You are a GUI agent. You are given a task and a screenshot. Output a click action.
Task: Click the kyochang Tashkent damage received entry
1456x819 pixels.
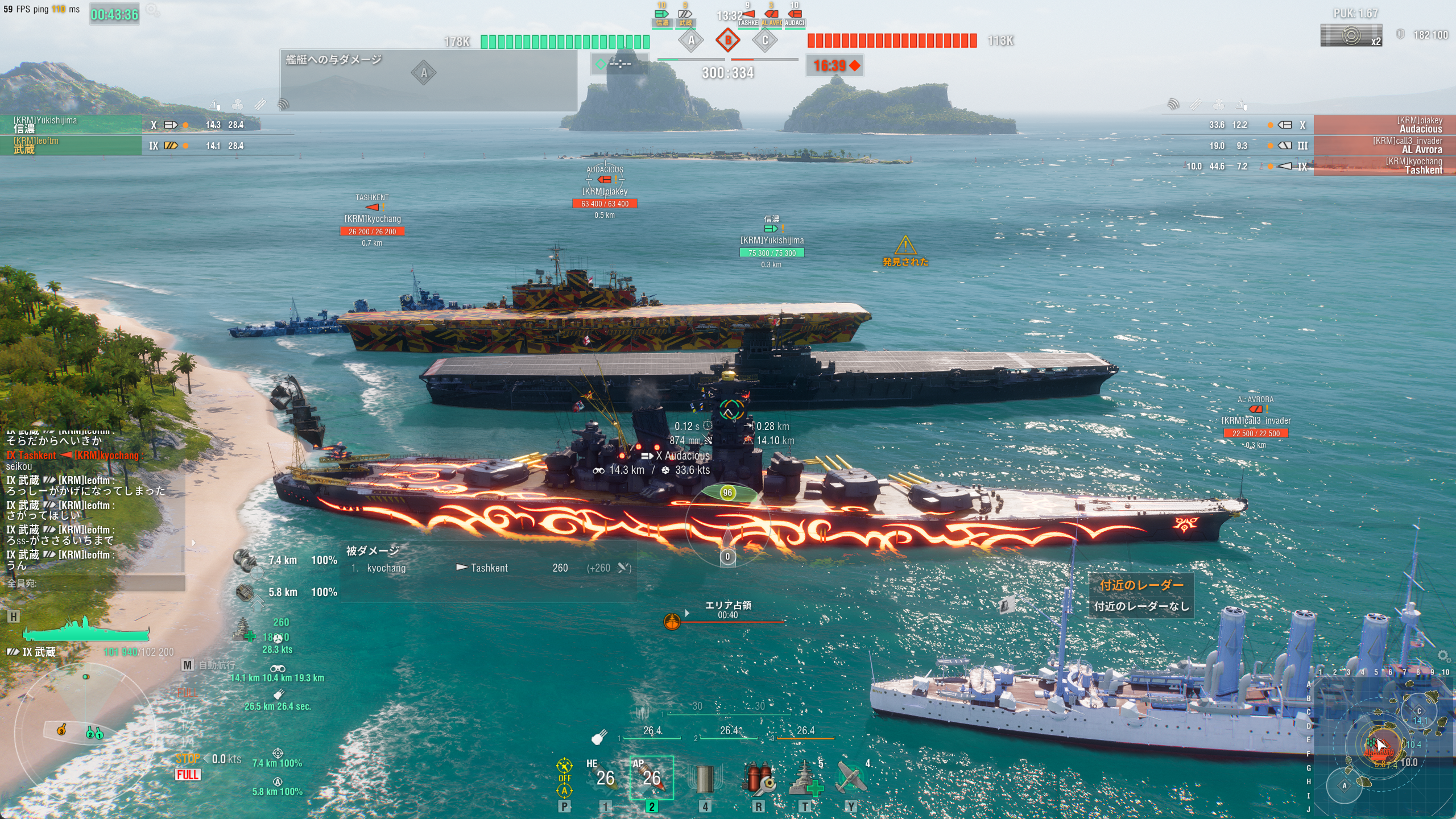(x=489, y=568)
